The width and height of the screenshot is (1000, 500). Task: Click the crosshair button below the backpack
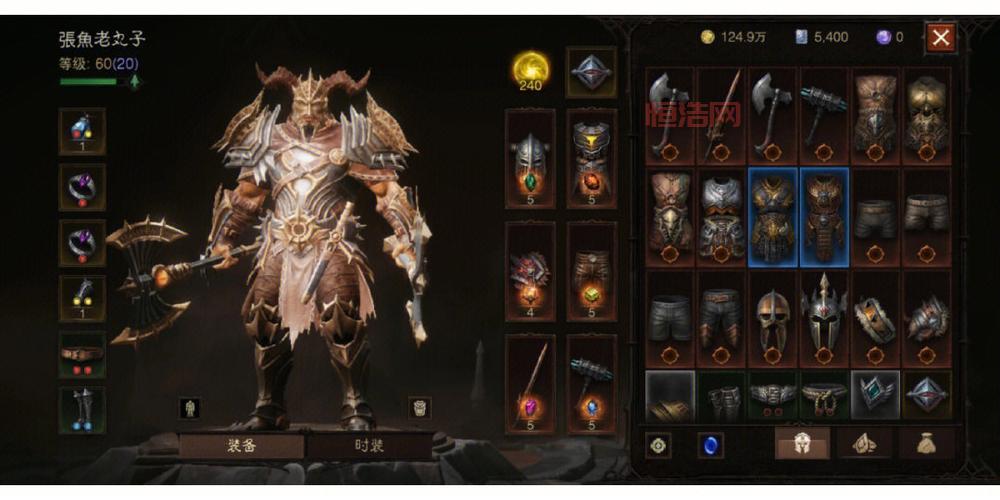click(x=658, y=445)
